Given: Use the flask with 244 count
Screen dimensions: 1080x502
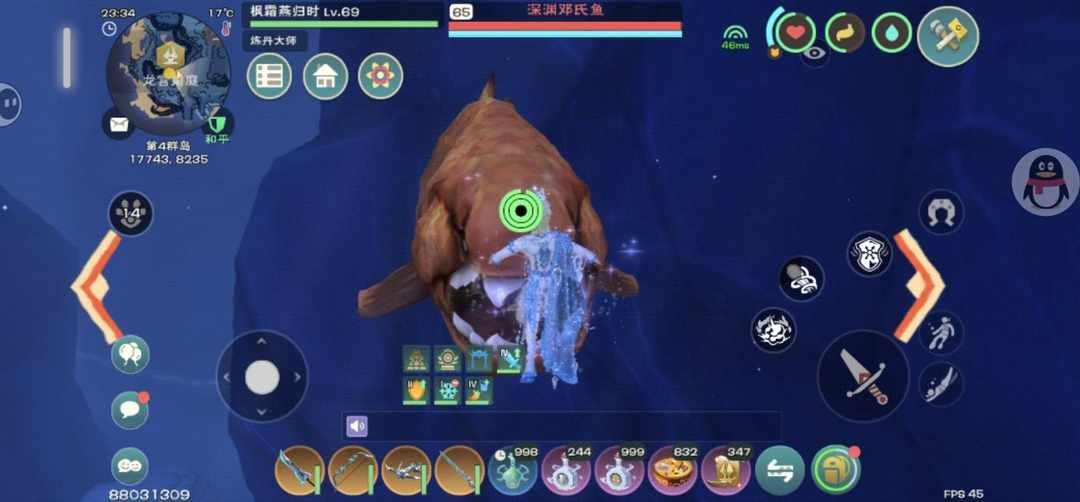Looking at the screenshot, I should click(x=567, y=470).
